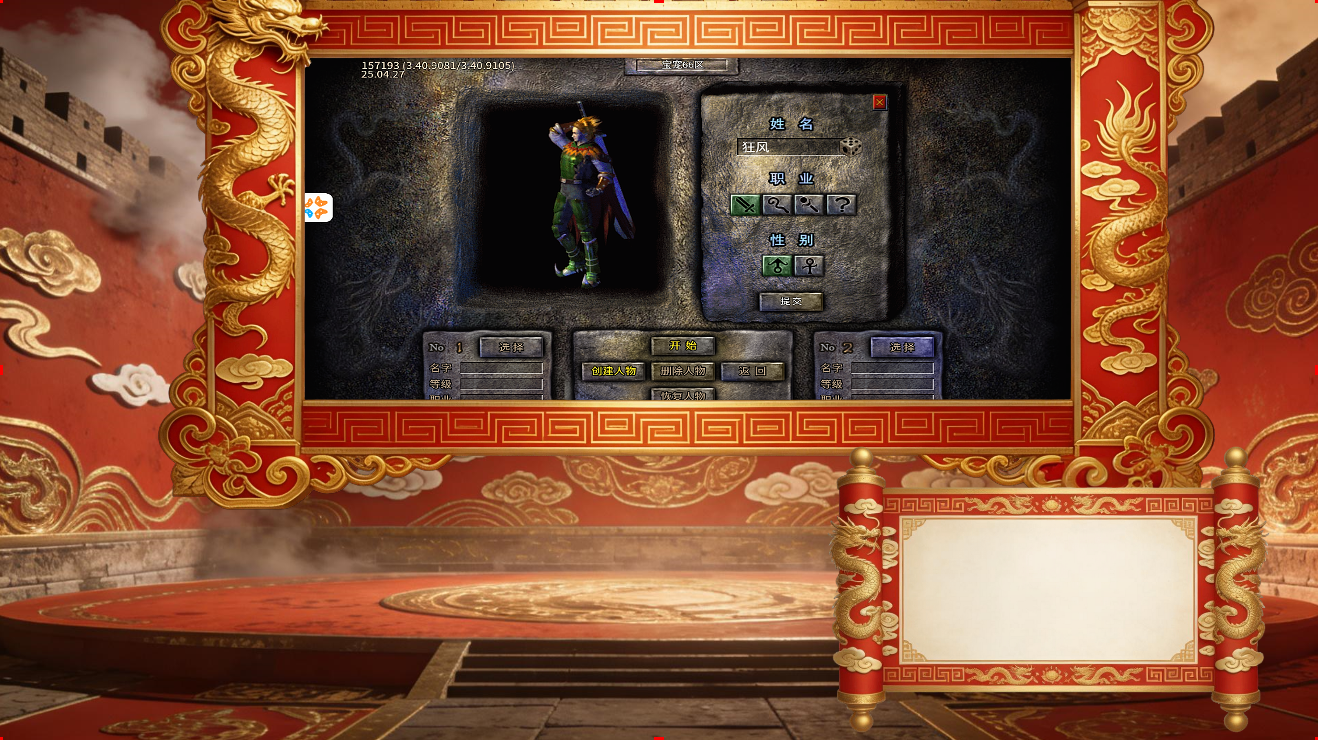Open the orange and blue pinwheel overlay icon
1318x740 pixels.
[317, 208]
